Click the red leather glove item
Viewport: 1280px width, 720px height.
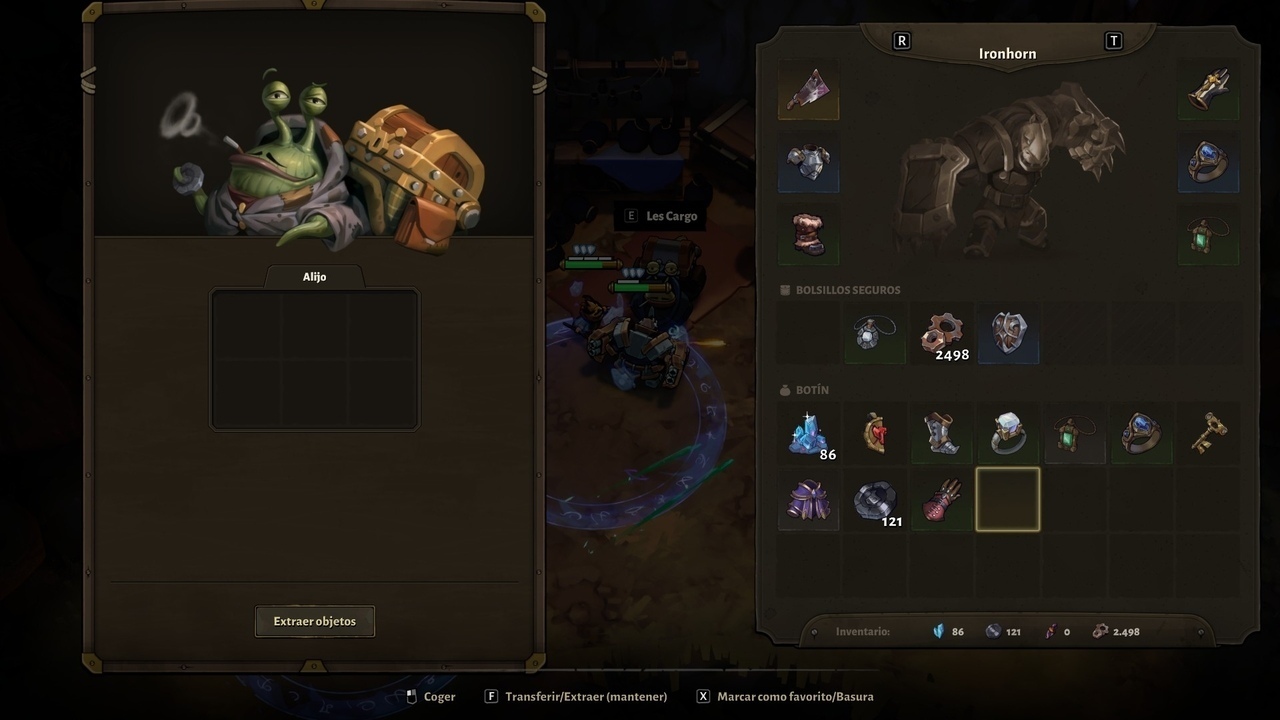tap(942, 500)
